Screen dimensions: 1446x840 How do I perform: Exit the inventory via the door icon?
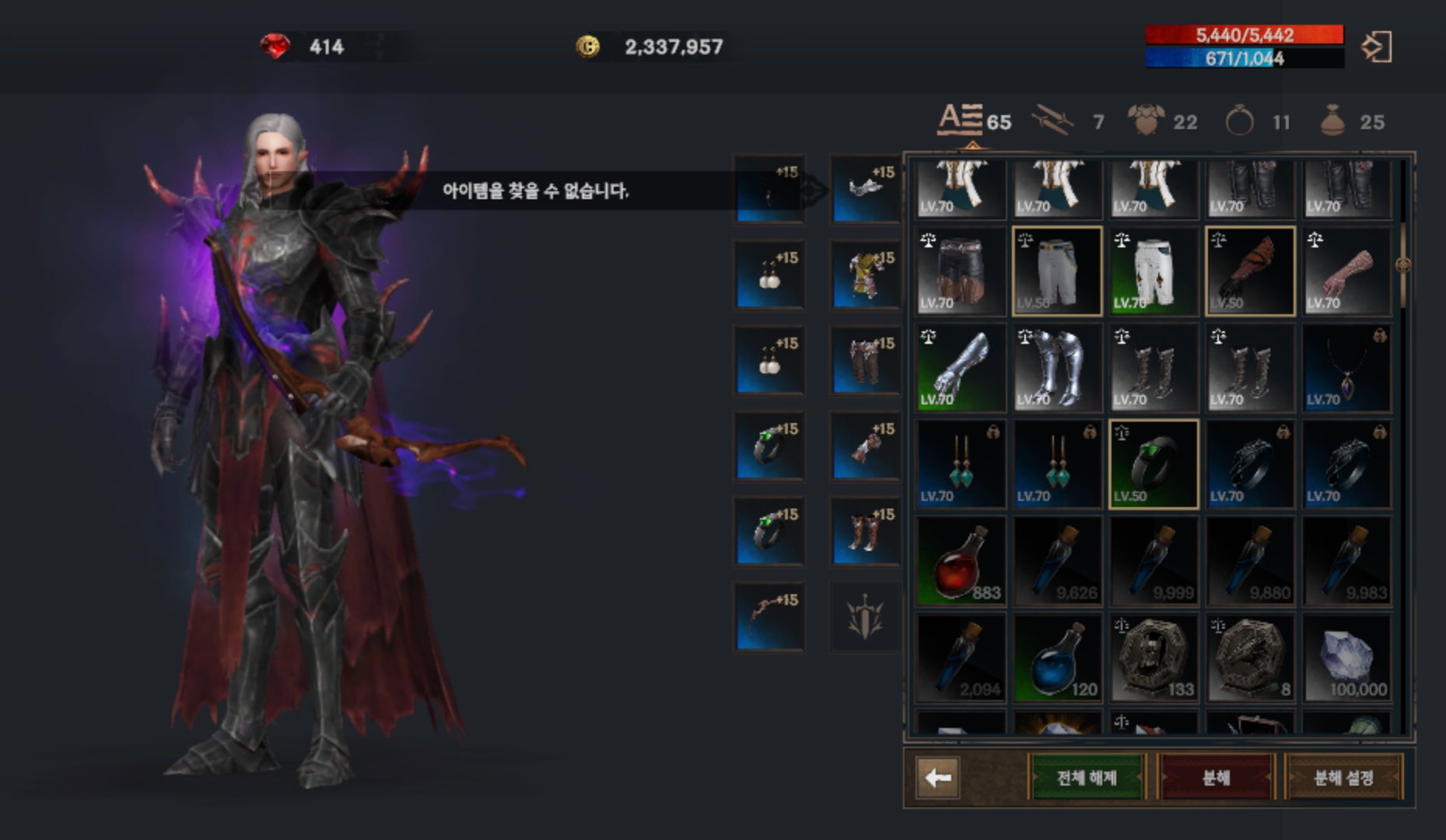pyautogui.click(x=1377, y=47)
